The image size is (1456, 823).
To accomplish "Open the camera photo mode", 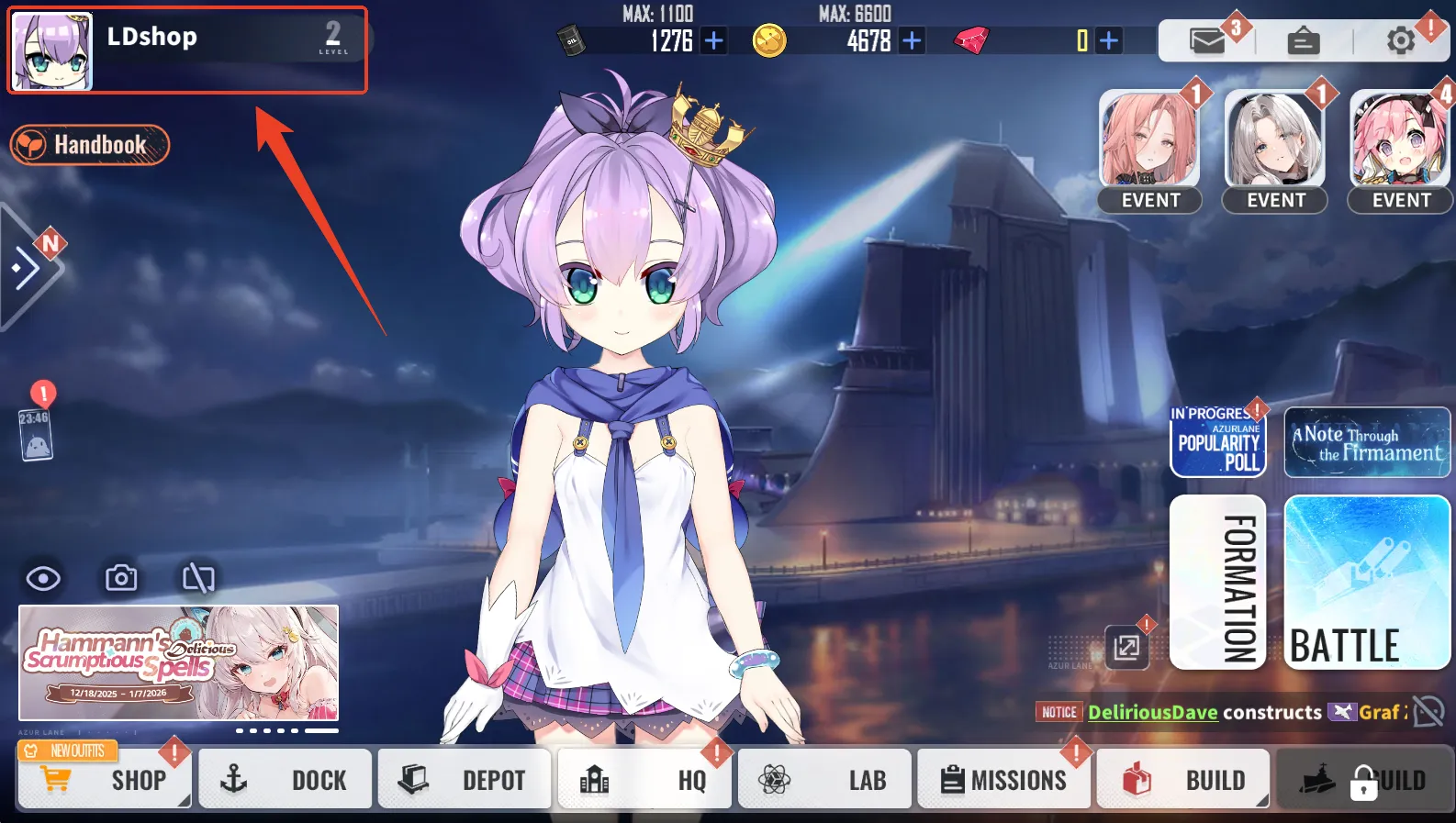I will (x=121, y=578).
